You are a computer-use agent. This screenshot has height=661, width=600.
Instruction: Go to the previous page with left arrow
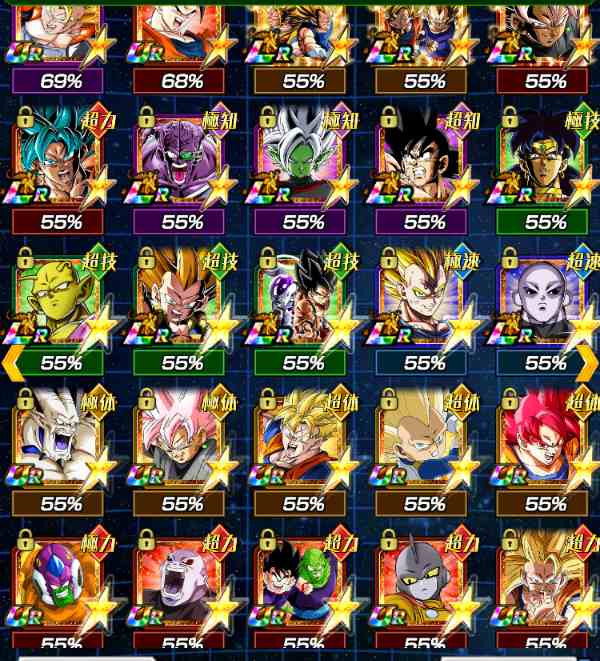(x=12, y=362)
